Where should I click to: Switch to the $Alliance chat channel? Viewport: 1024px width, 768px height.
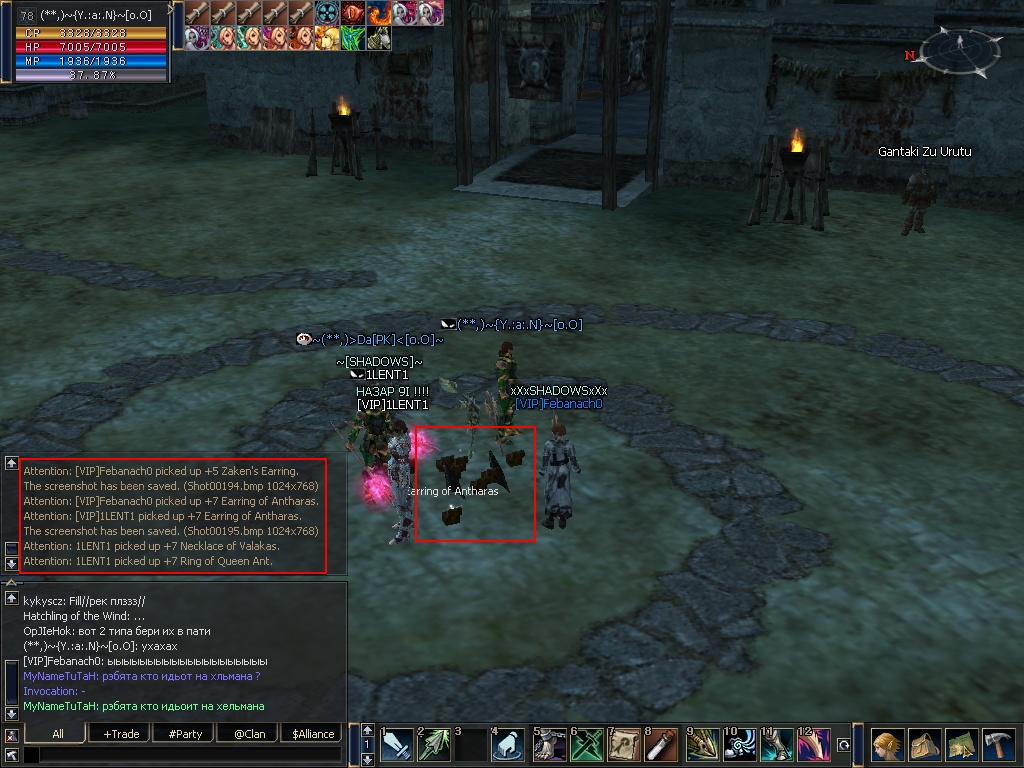point(313,734)
